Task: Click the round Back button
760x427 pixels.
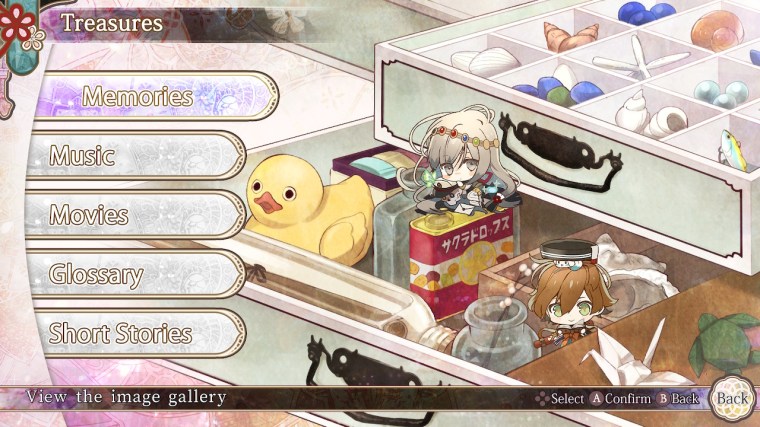Action: coord(732,398)
